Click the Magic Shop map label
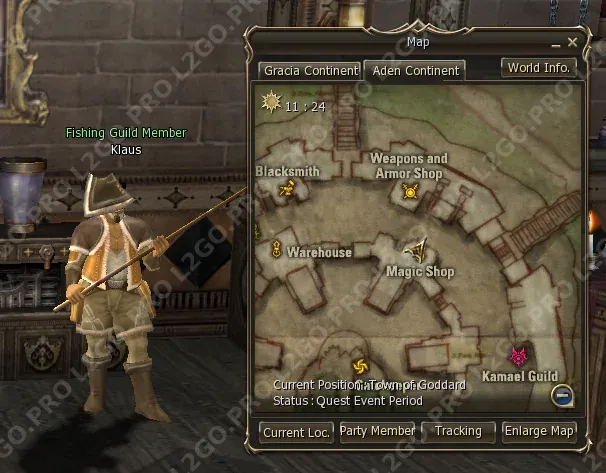The height and width of the screenshot is (473, 606). click(x=420, y=271)
